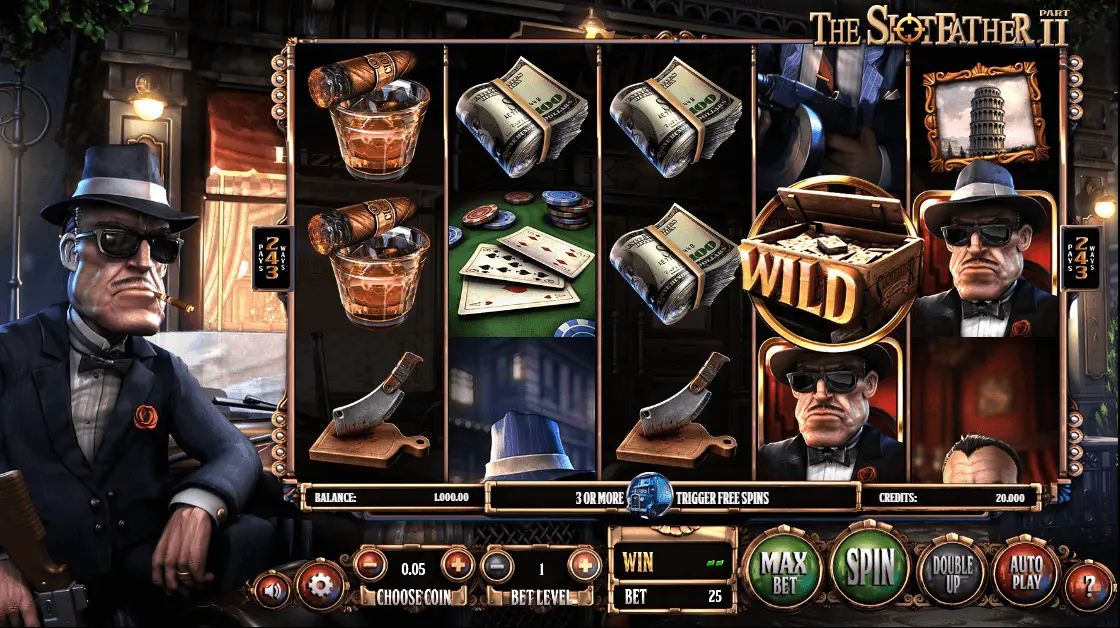
Task: Lower the bet level
Action: [497, 566]
